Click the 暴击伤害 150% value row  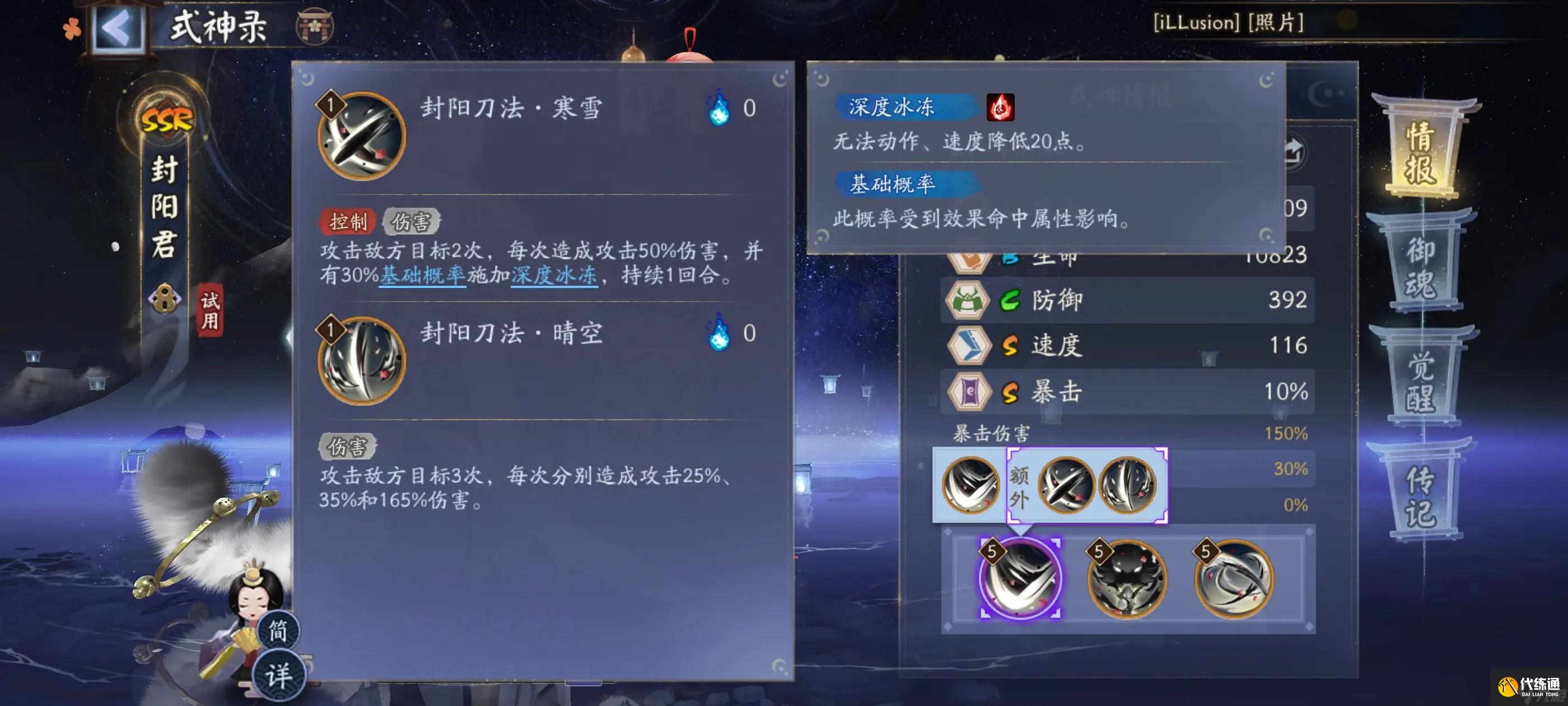click(1126, 434)
